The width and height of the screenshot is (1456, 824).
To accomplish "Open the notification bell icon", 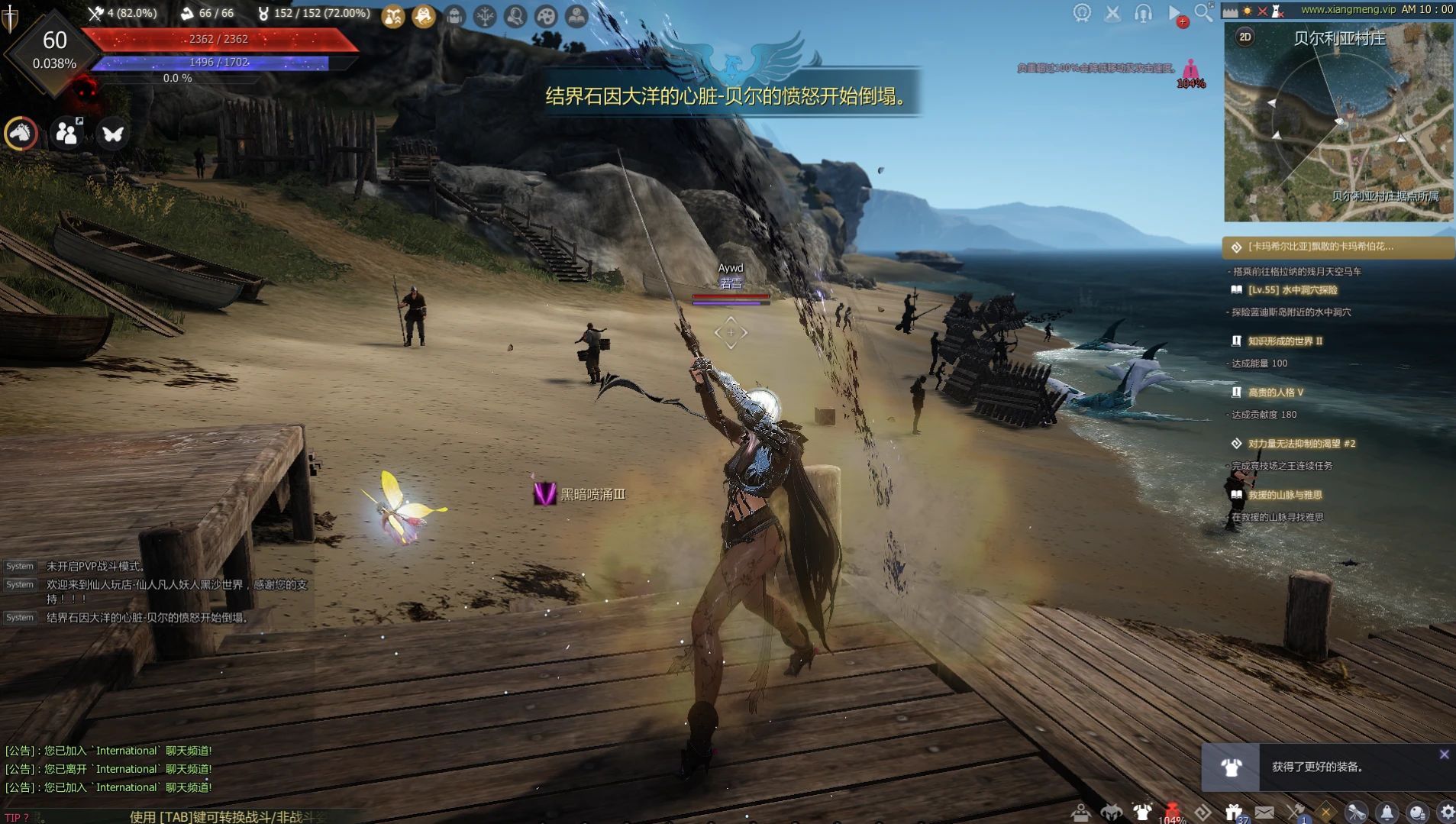I will (x=1387, y=813).
